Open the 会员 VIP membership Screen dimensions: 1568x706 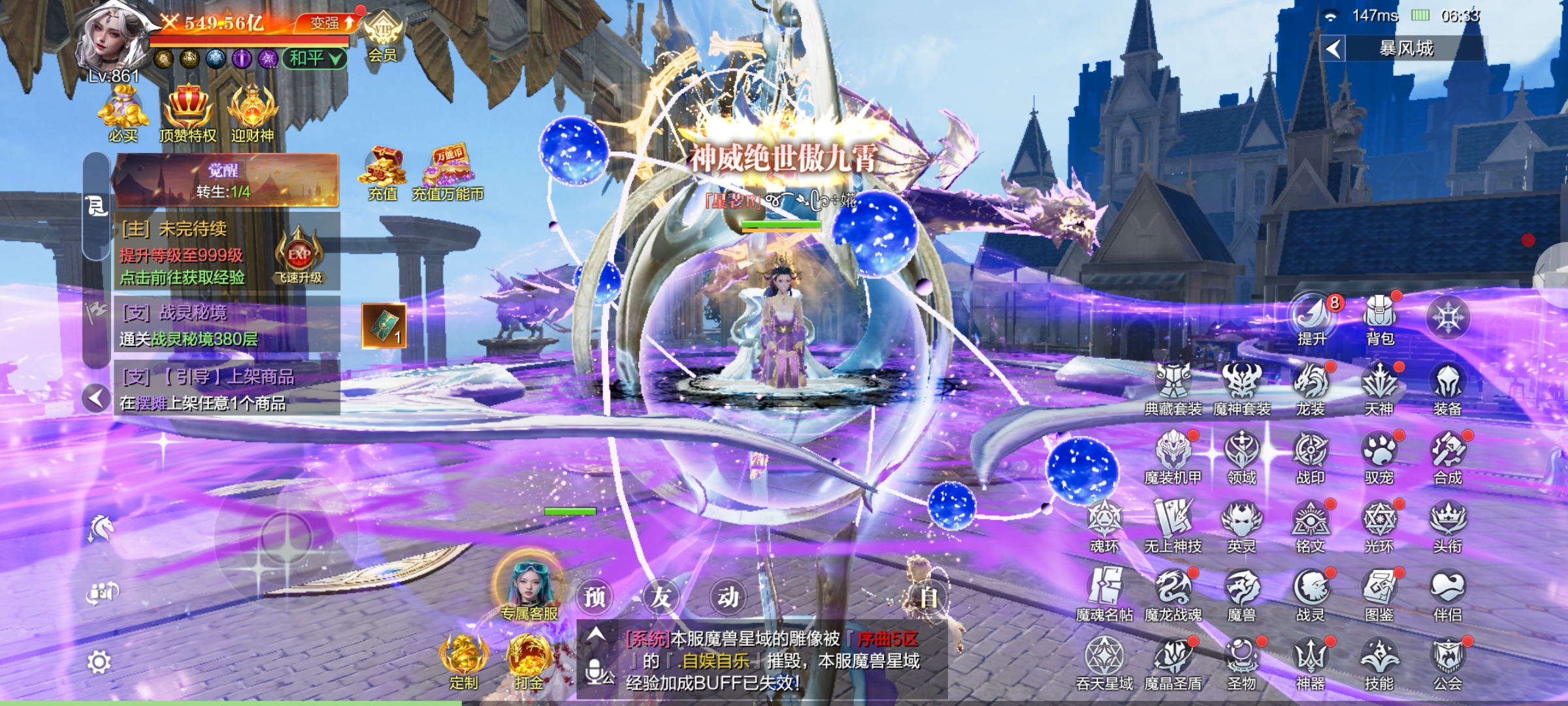click(382, 37)
